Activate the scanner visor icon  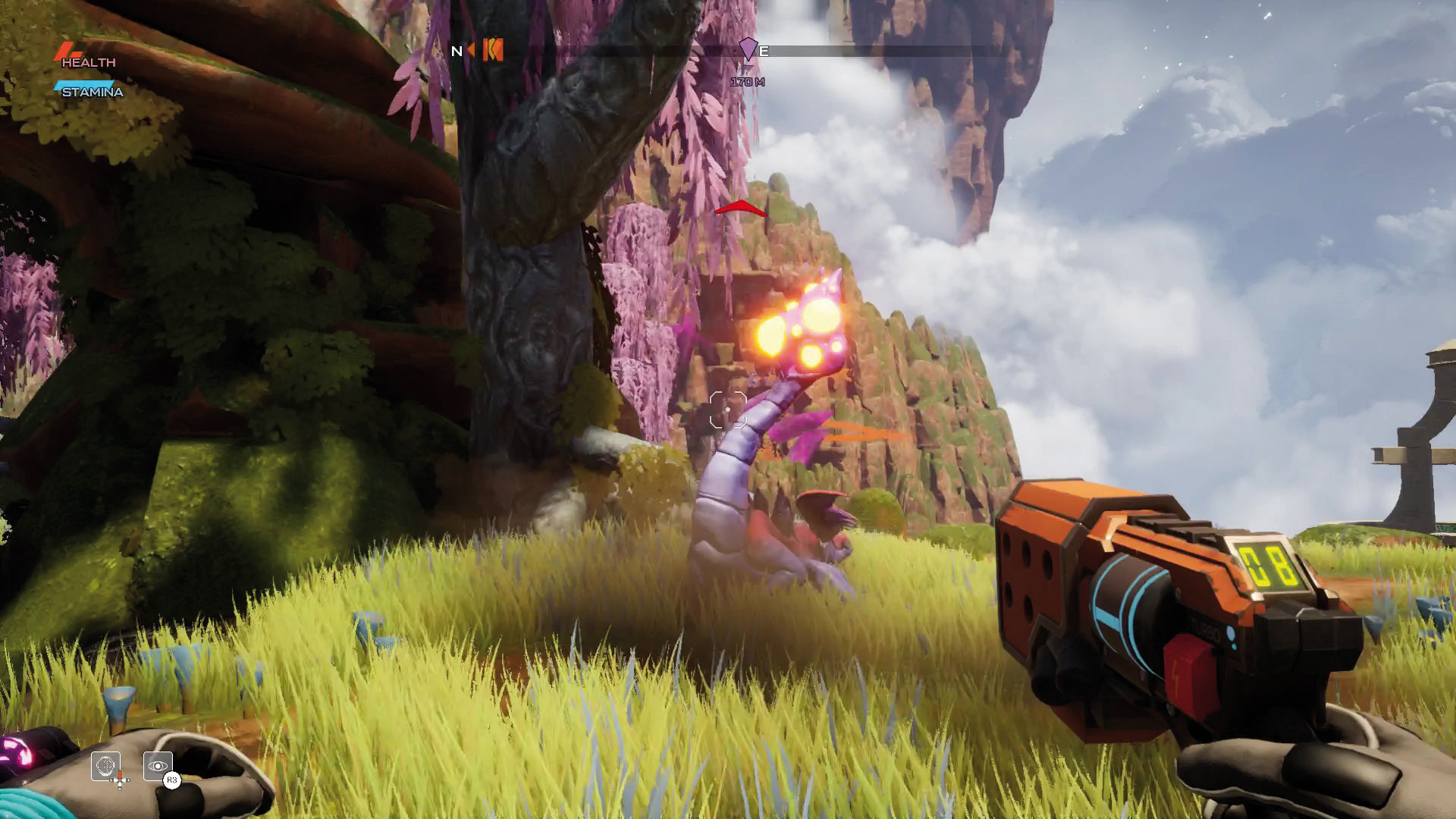click(x=105, y=765)
